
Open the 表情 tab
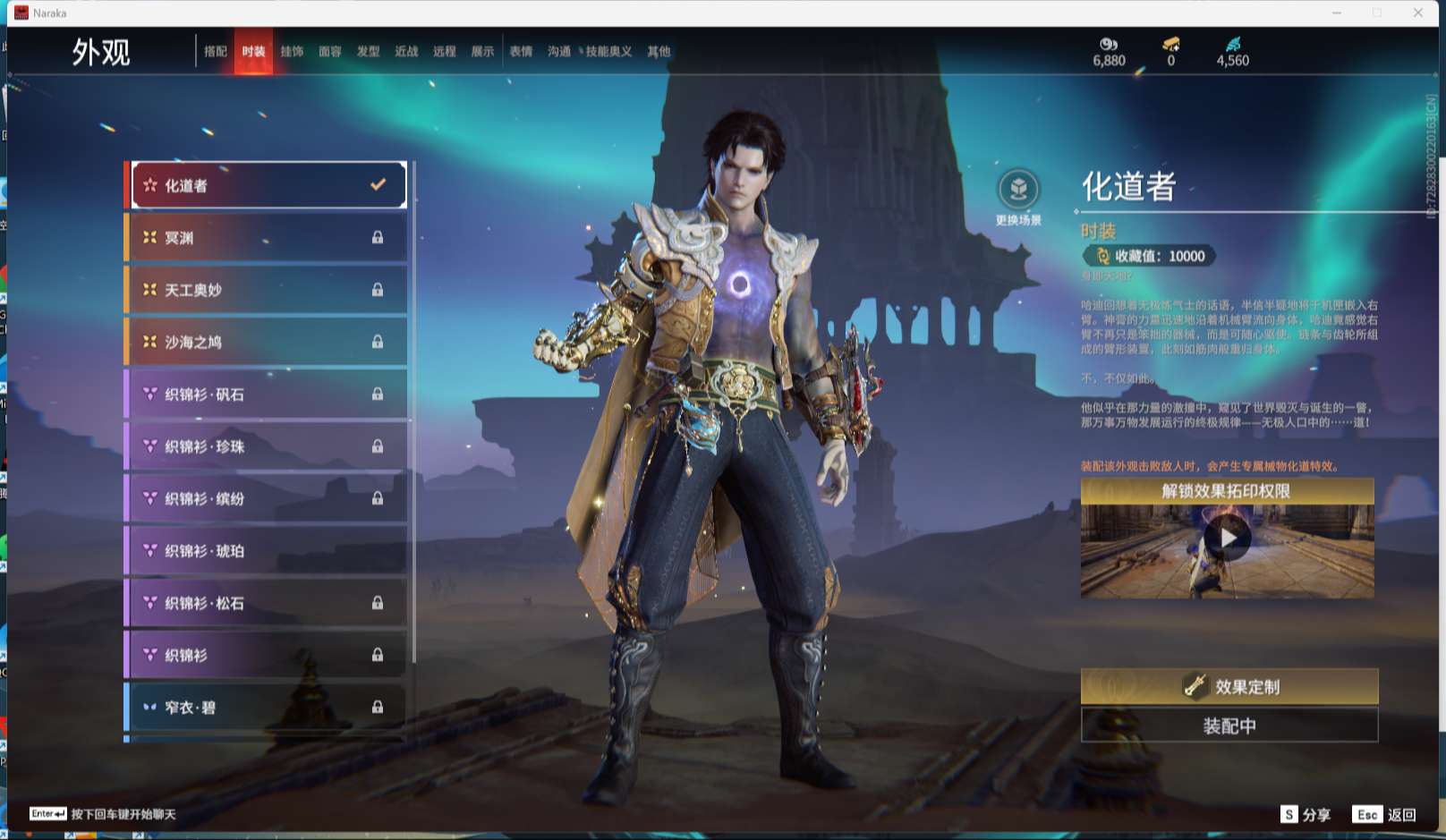(521, 52)
